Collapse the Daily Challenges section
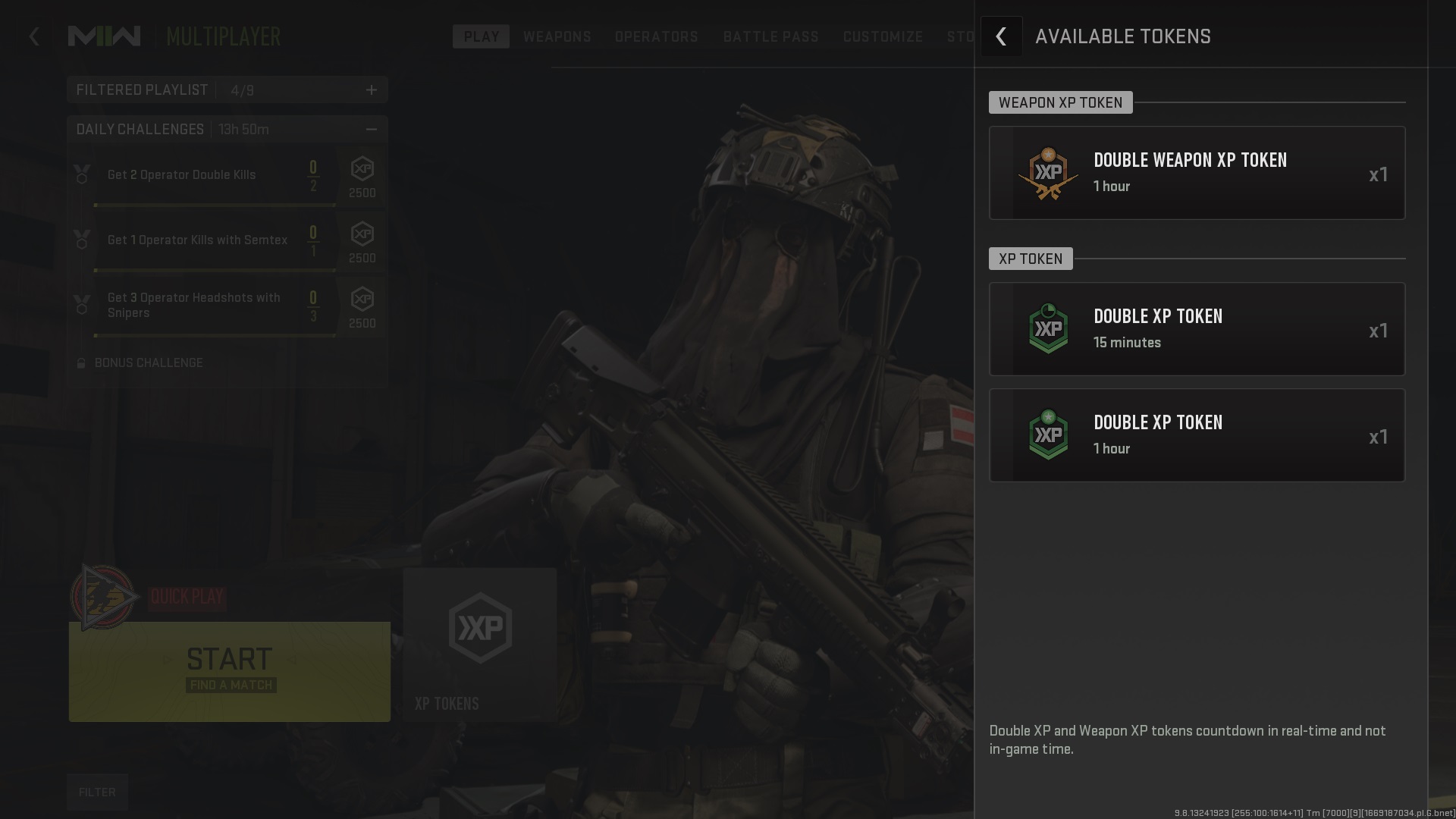Viewport: 1456px width, 819px height. pyautogui.click(x=371, y=129)
